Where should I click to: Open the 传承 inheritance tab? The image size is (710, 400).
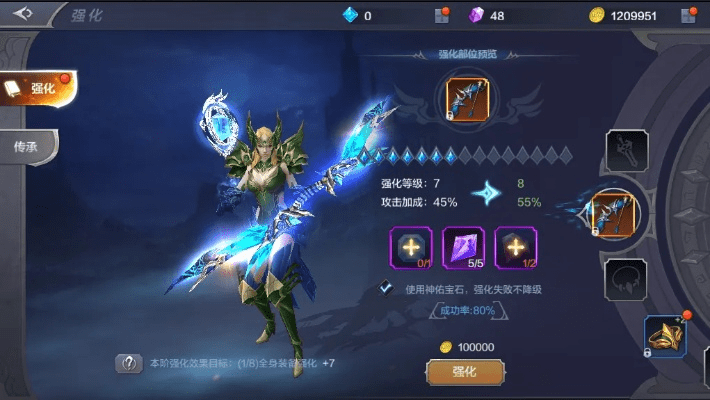click(28, 146)
